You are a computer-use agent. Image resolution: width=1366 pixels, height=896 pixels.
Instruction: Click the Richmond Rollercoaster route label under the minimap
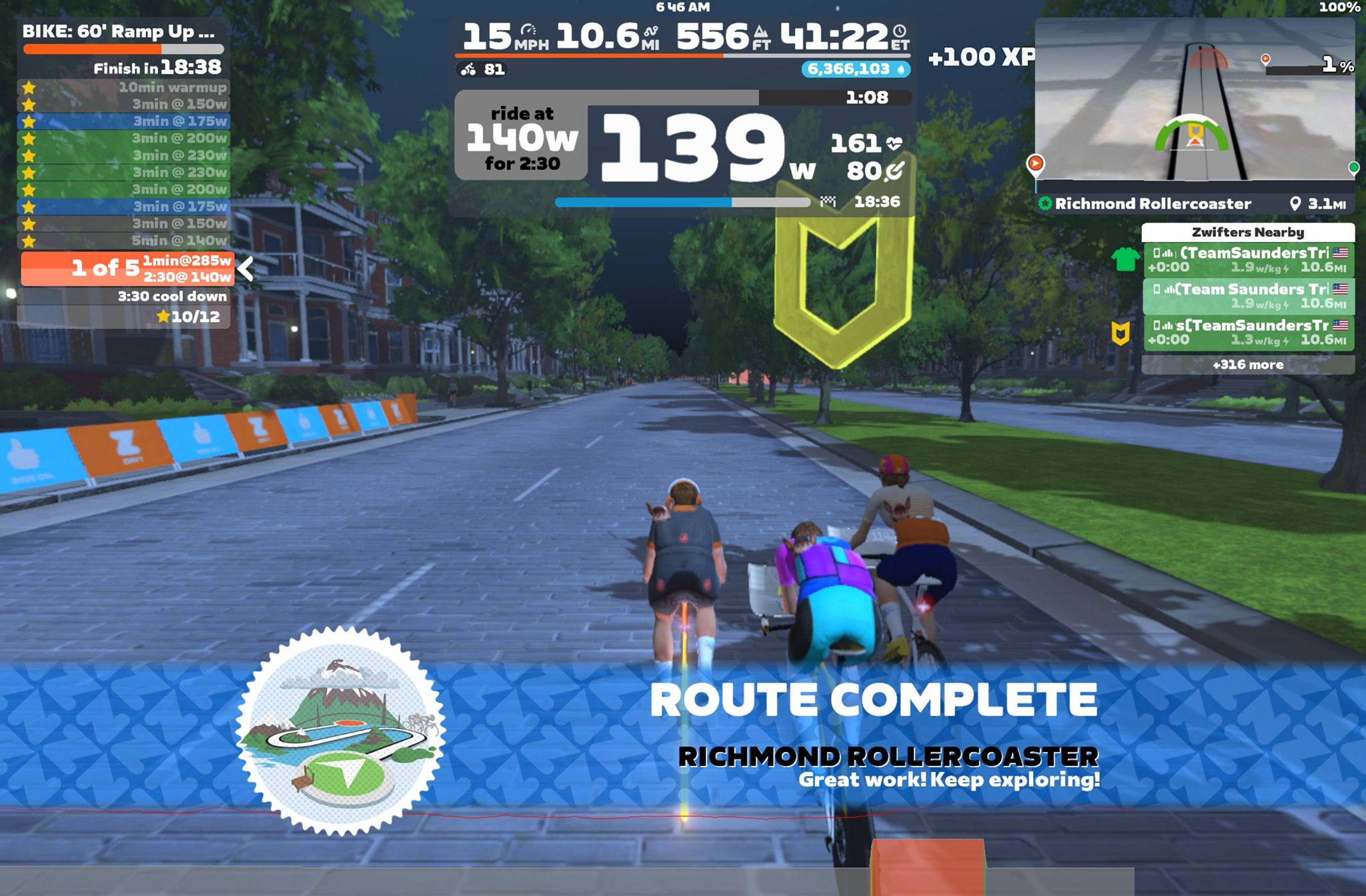tap(1153, 204)
